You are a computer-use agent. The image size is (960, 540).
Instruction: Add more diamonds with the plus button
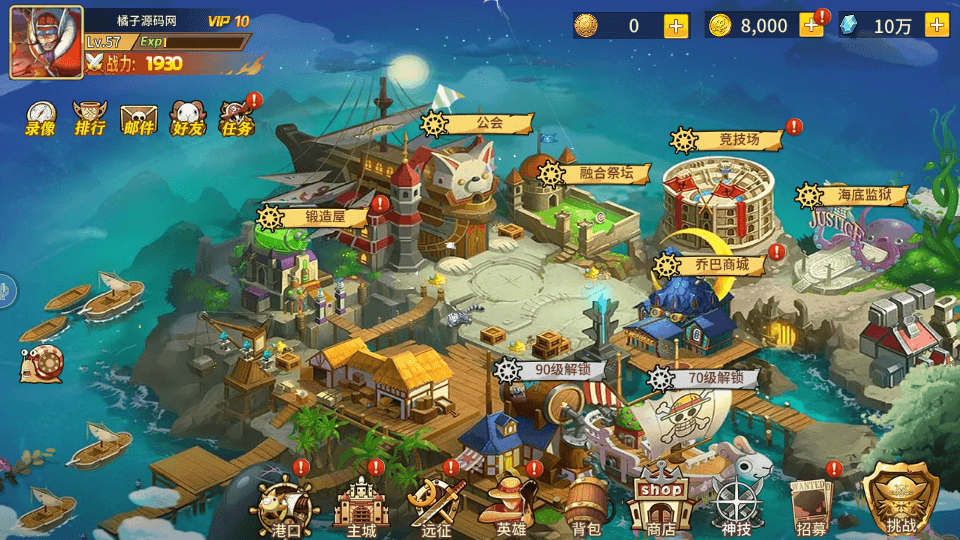tap(937, 26)
